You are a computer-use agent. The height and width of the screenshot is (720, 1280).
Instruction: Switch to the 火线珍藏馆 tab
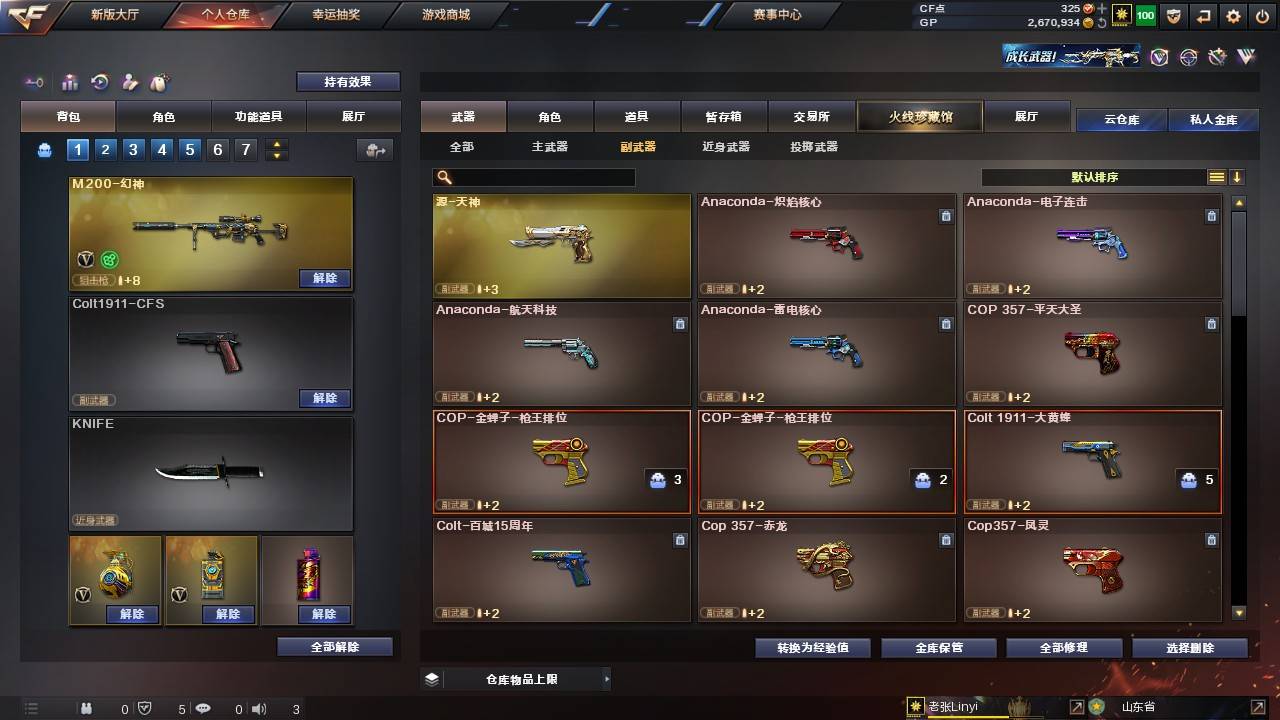(x=919, y=116)
